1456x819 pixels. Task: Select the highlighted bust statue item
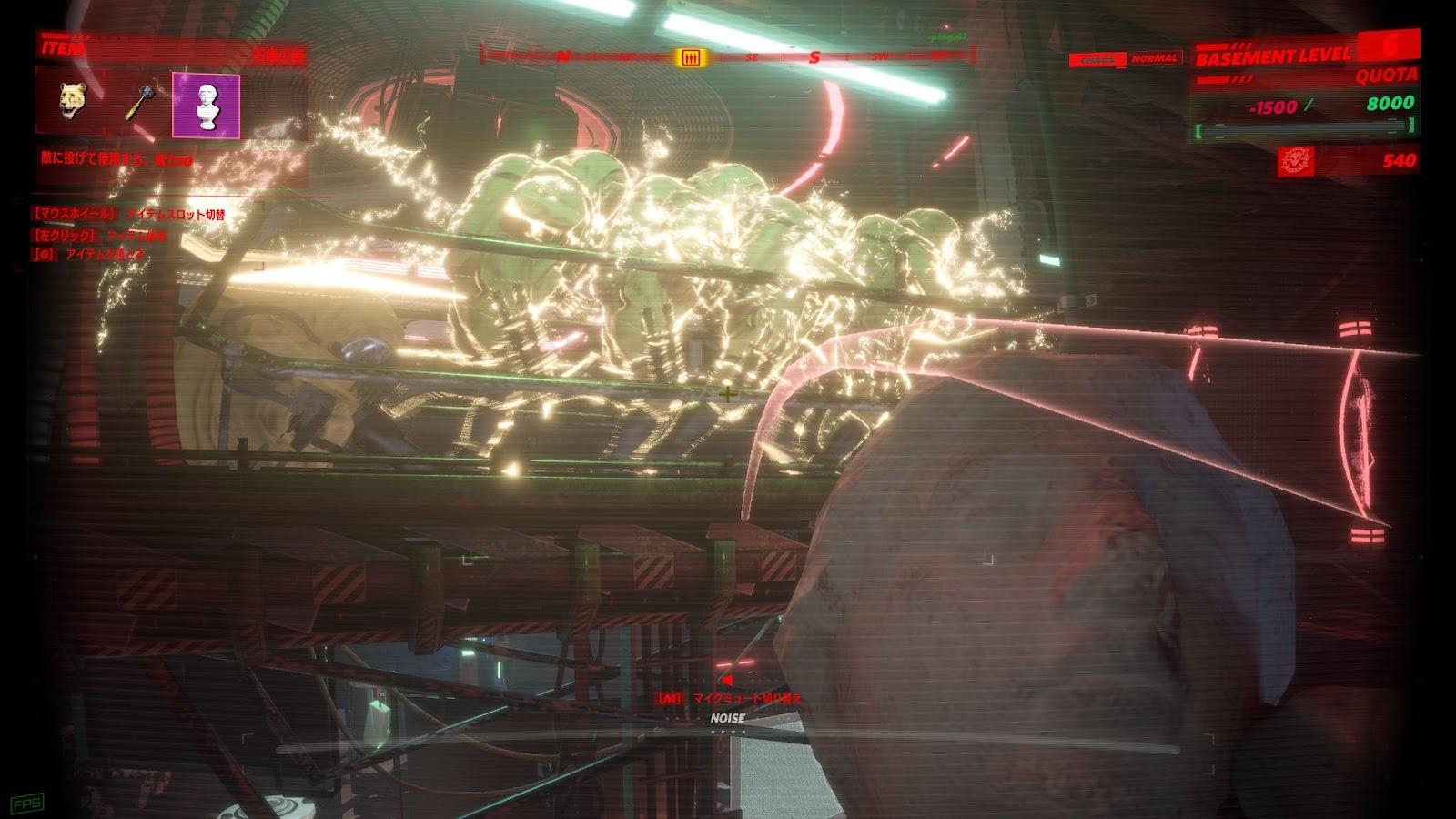(x=206, y=103)
